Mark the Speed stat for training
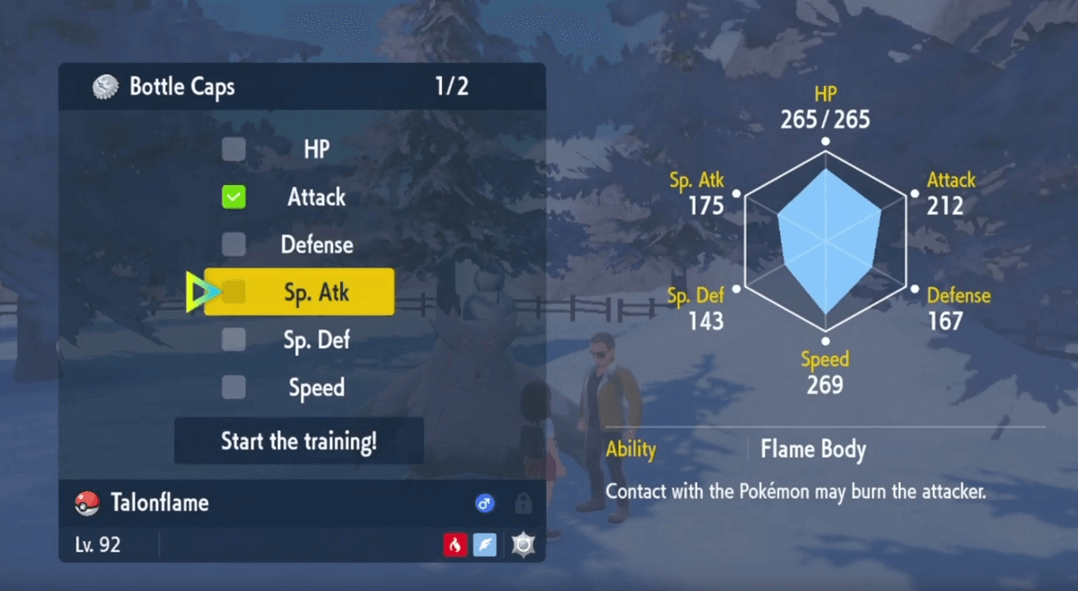Image resolution: width=1078 pixels, height=591 pixels. 234,387
